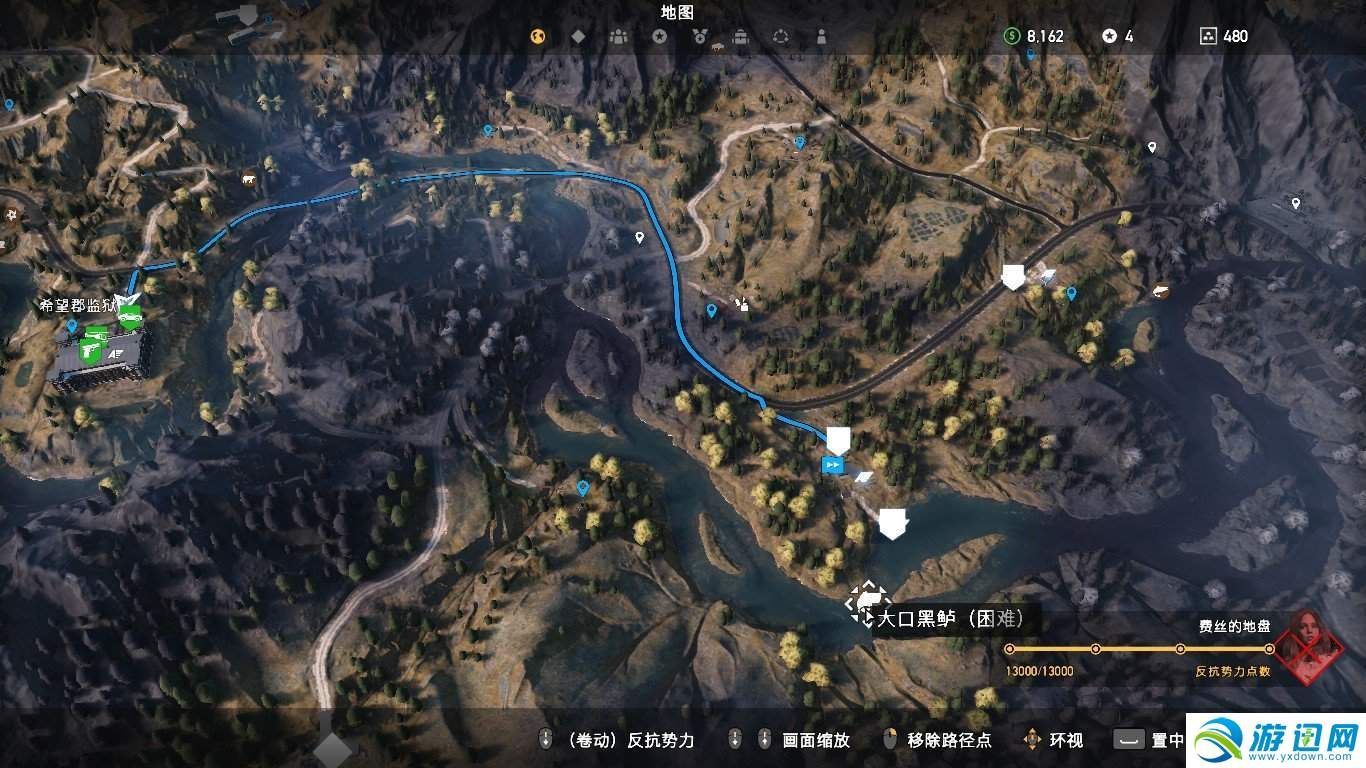Click the perk points star counter
Screen dimensions: 1366x768
click(x=1110, y=36)
